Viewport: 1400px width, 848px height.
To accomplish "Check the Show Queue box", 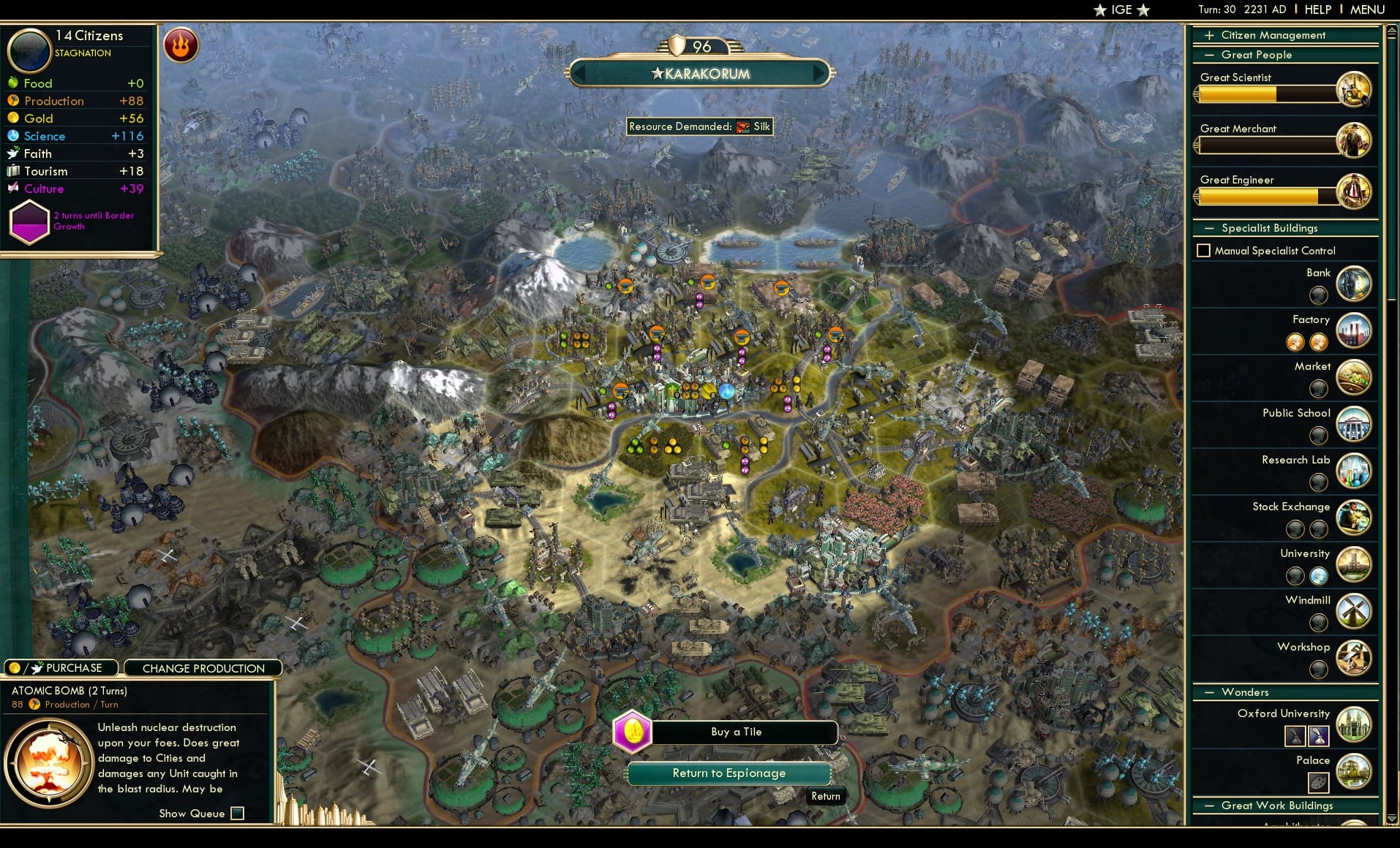I will point(238,813).
